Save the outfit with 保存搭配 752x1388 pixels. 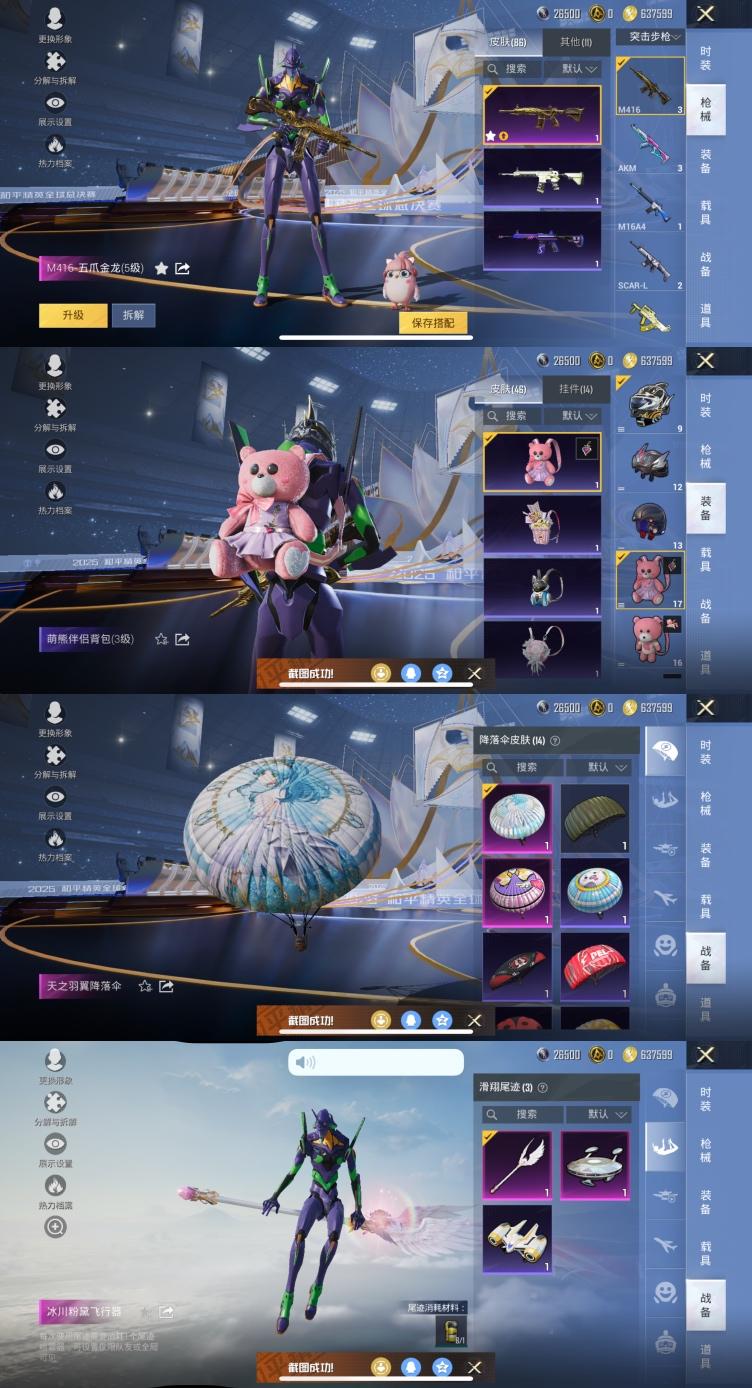pos(433,322)
